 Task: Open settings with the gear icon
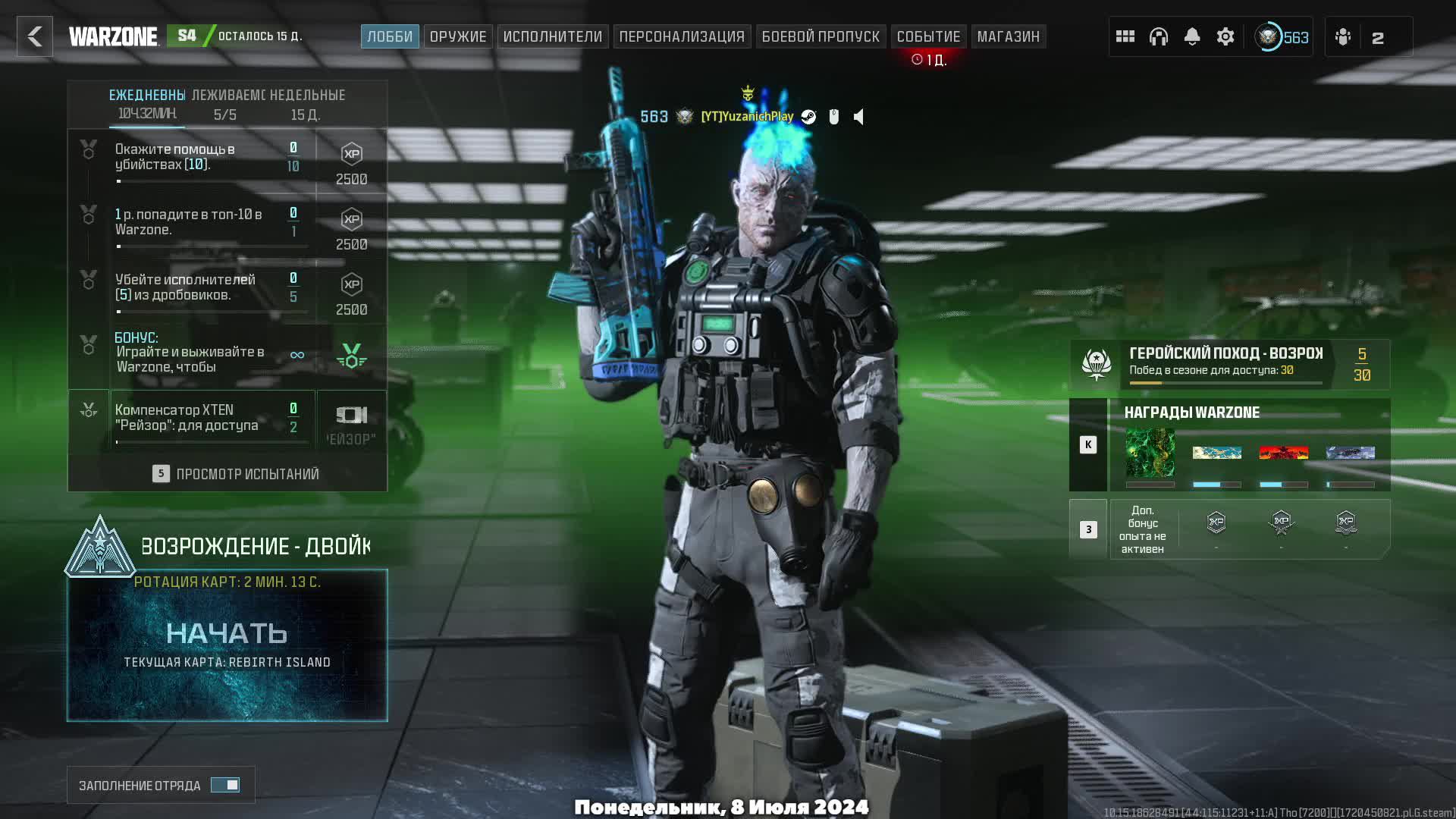pos(1225,36)
